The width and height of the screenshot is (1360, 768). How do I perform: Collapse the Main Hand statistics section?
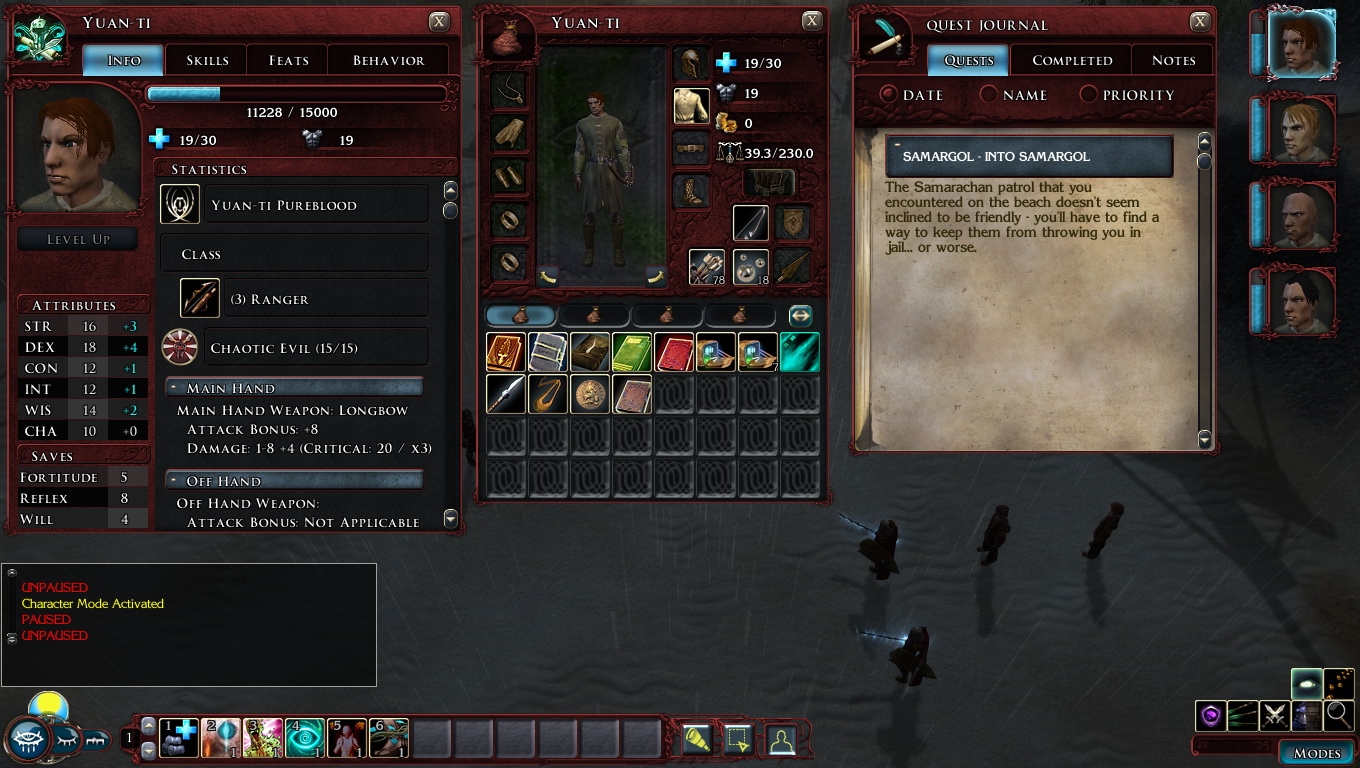[174, 388]
